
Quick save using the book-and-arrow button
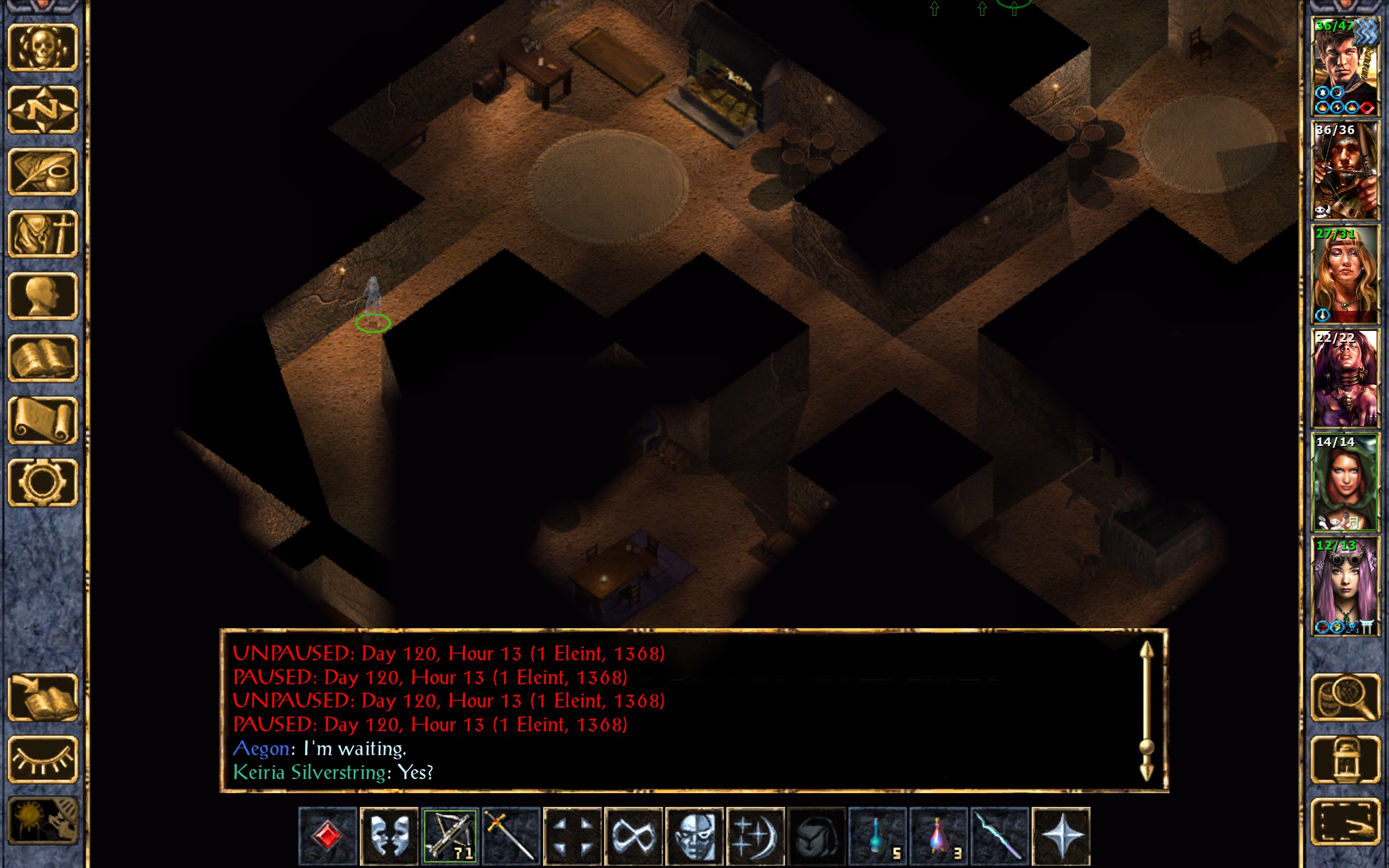[42, 698]
